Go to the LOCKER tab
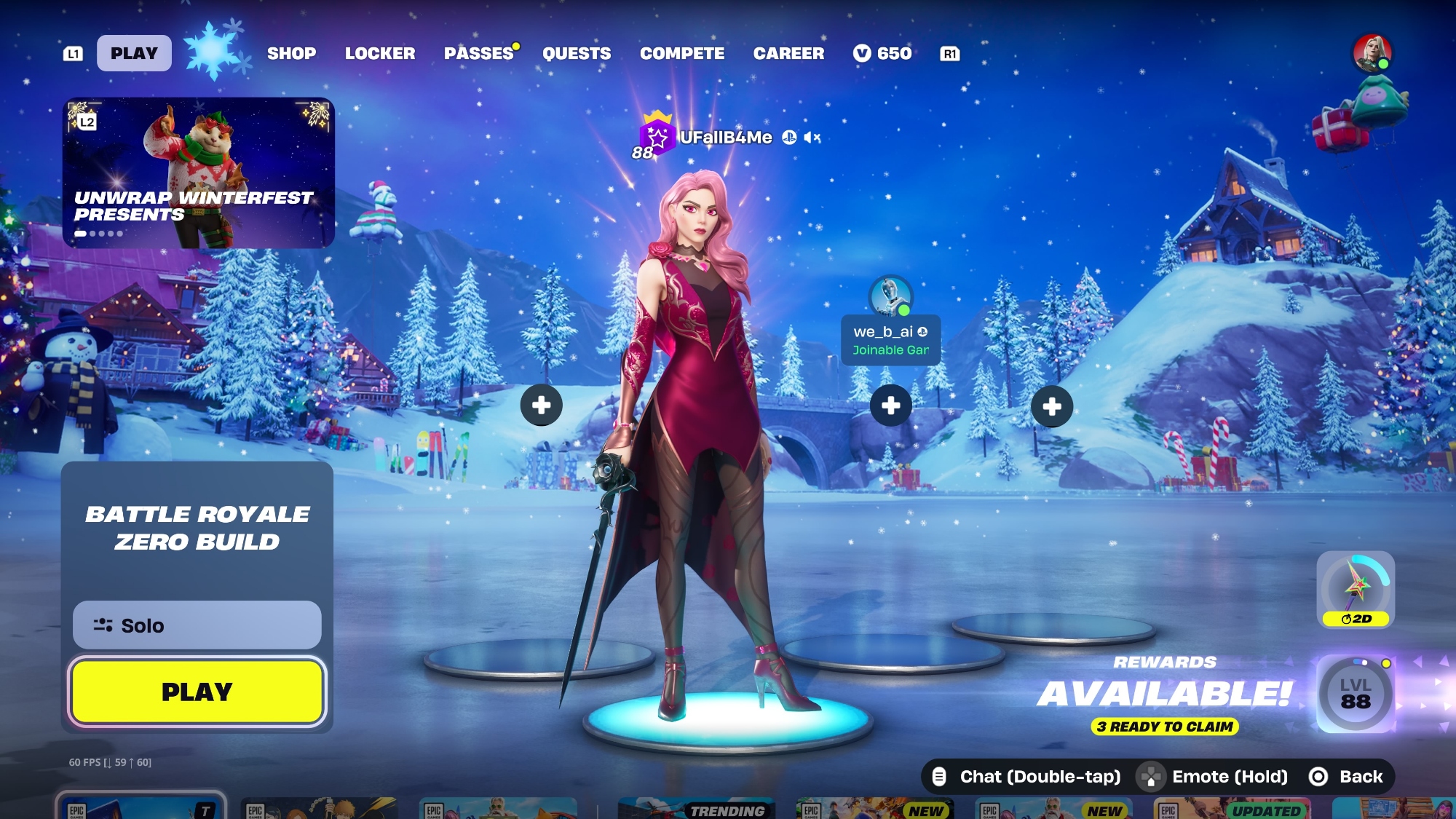1456x819 pixels. (380, 53)
